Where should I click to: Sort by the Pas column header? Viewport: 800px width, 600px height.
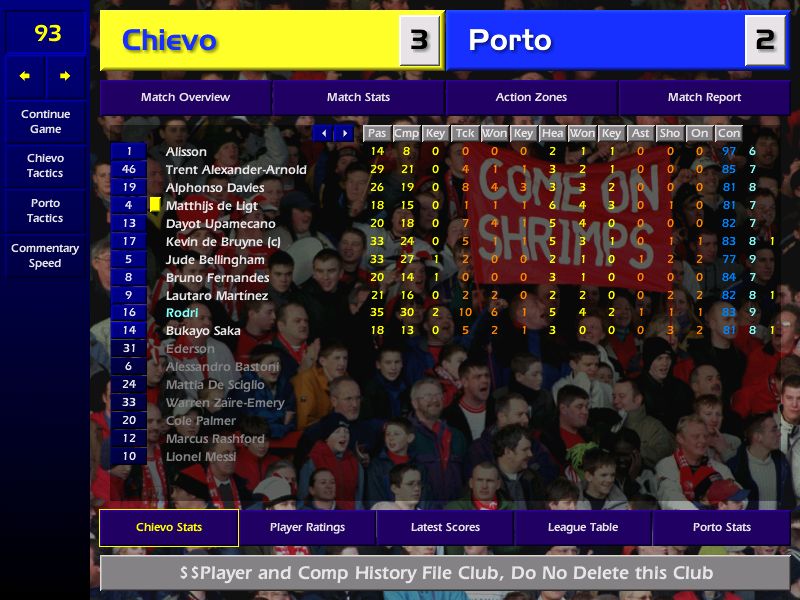(376, 133)
